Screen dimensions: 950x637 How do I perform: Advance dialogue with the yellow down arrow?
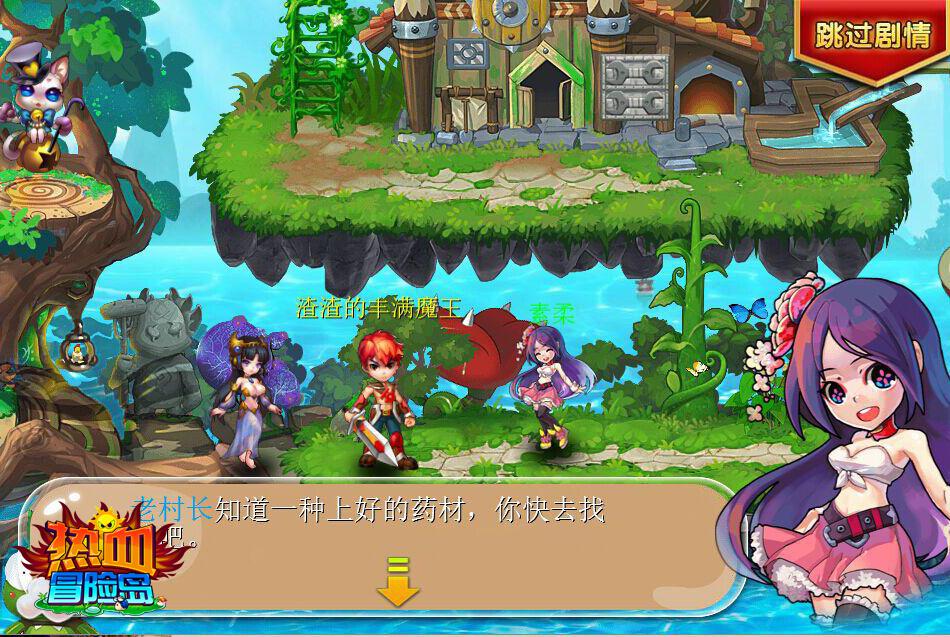397,584
